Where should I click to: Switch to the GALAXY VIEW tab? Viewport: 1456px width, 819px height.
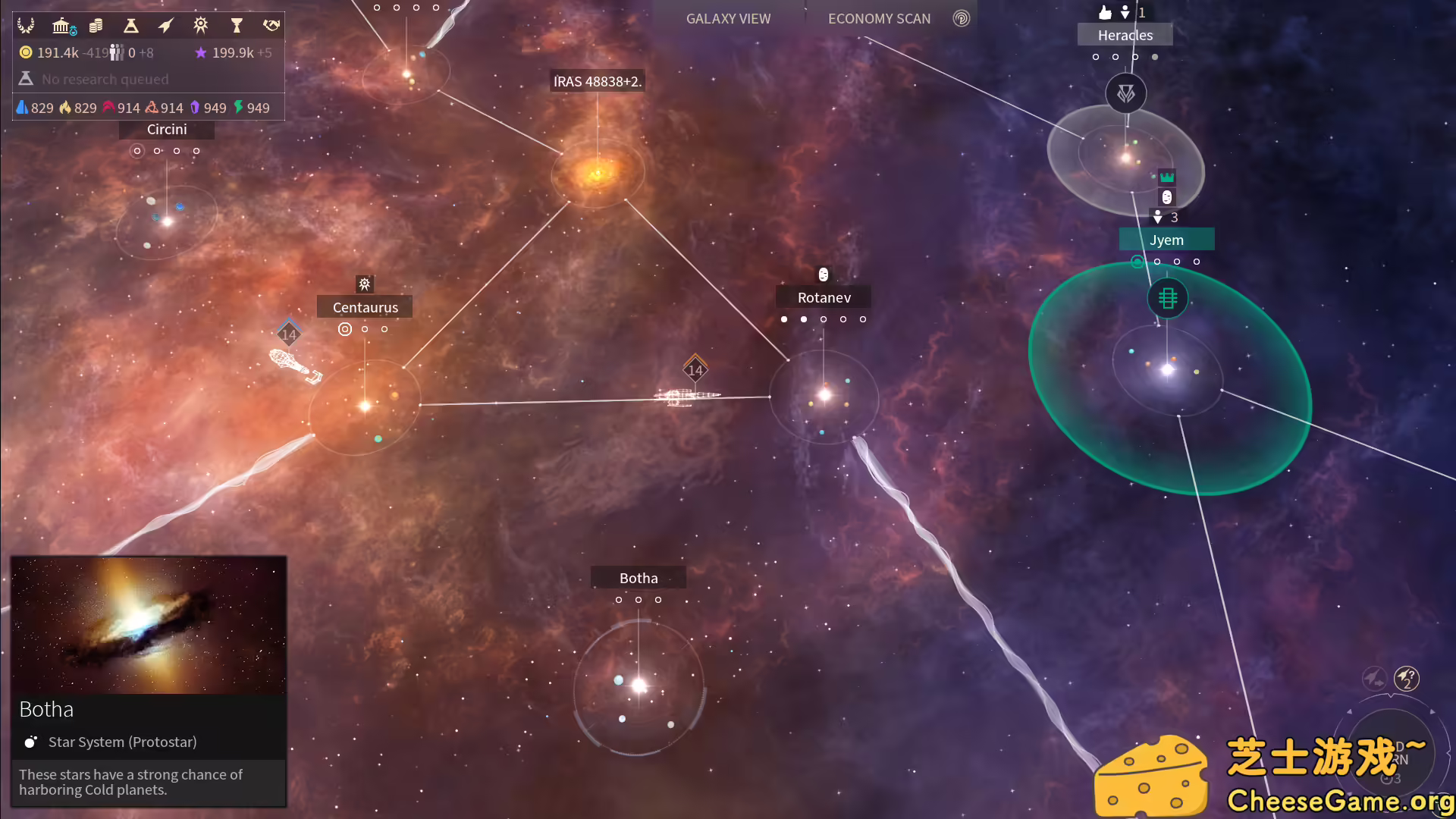pos(728,18)
